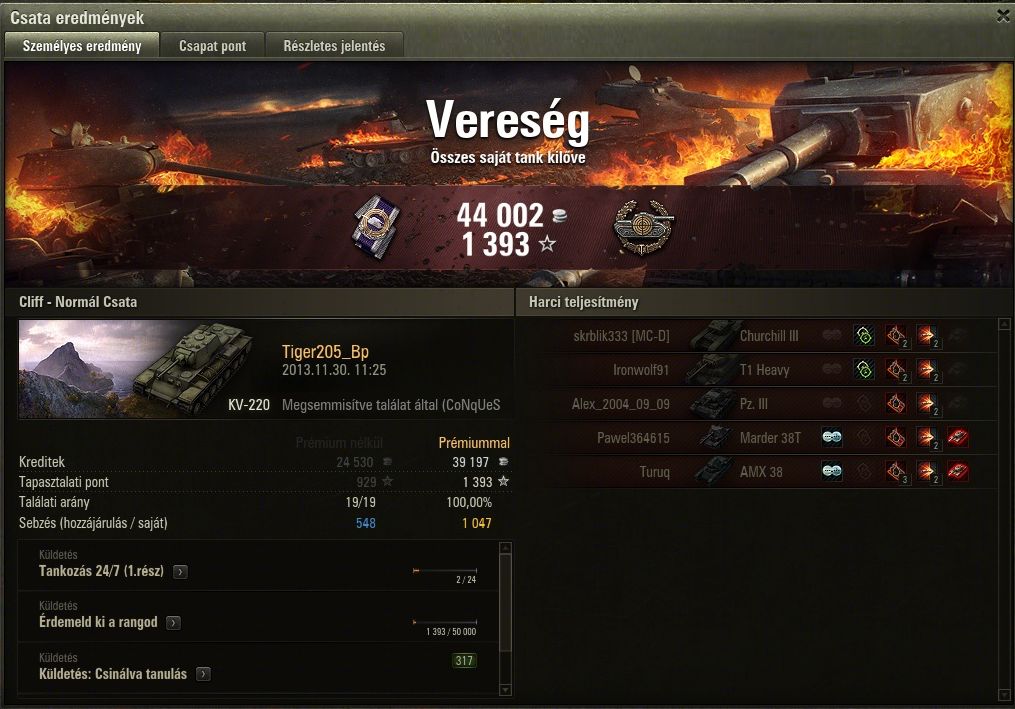Image resolution: width=1015 pixels, height=709 pixels.
Task: Expand the Tankozás 24/7 mission details
Action: (180, 572)
